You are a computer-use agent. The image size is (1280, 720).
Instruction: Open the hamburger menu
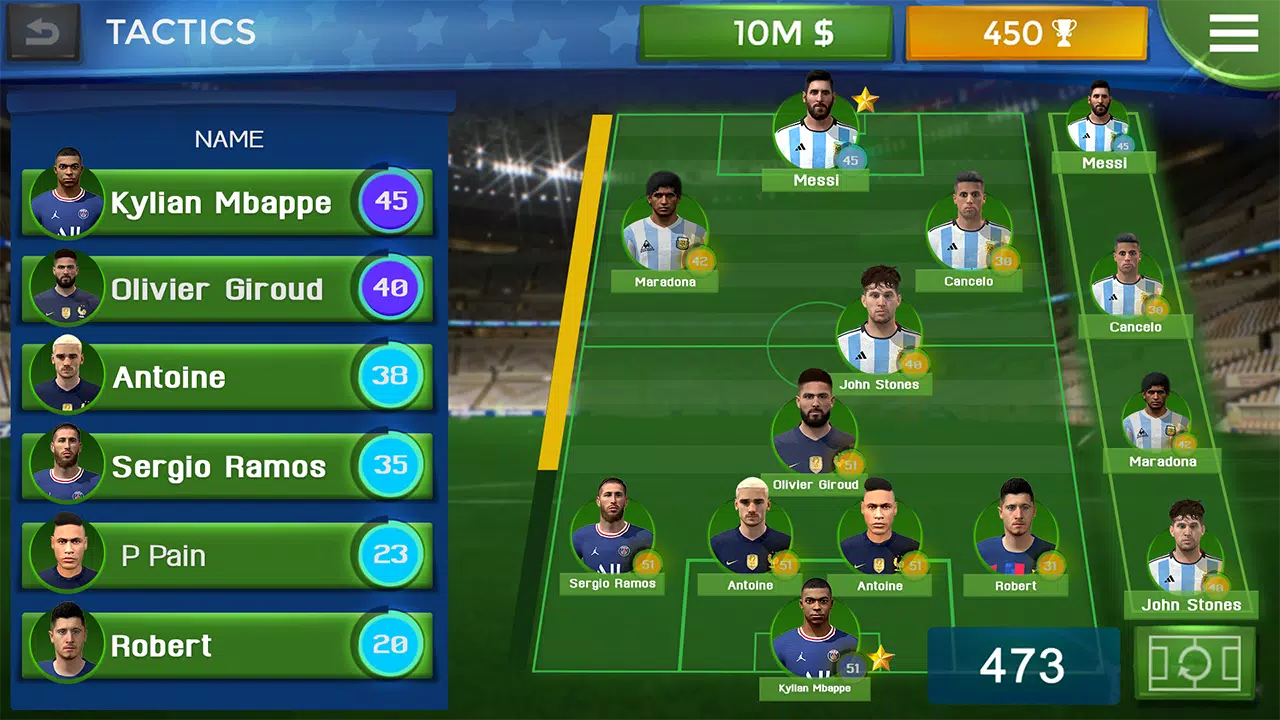1233,33
